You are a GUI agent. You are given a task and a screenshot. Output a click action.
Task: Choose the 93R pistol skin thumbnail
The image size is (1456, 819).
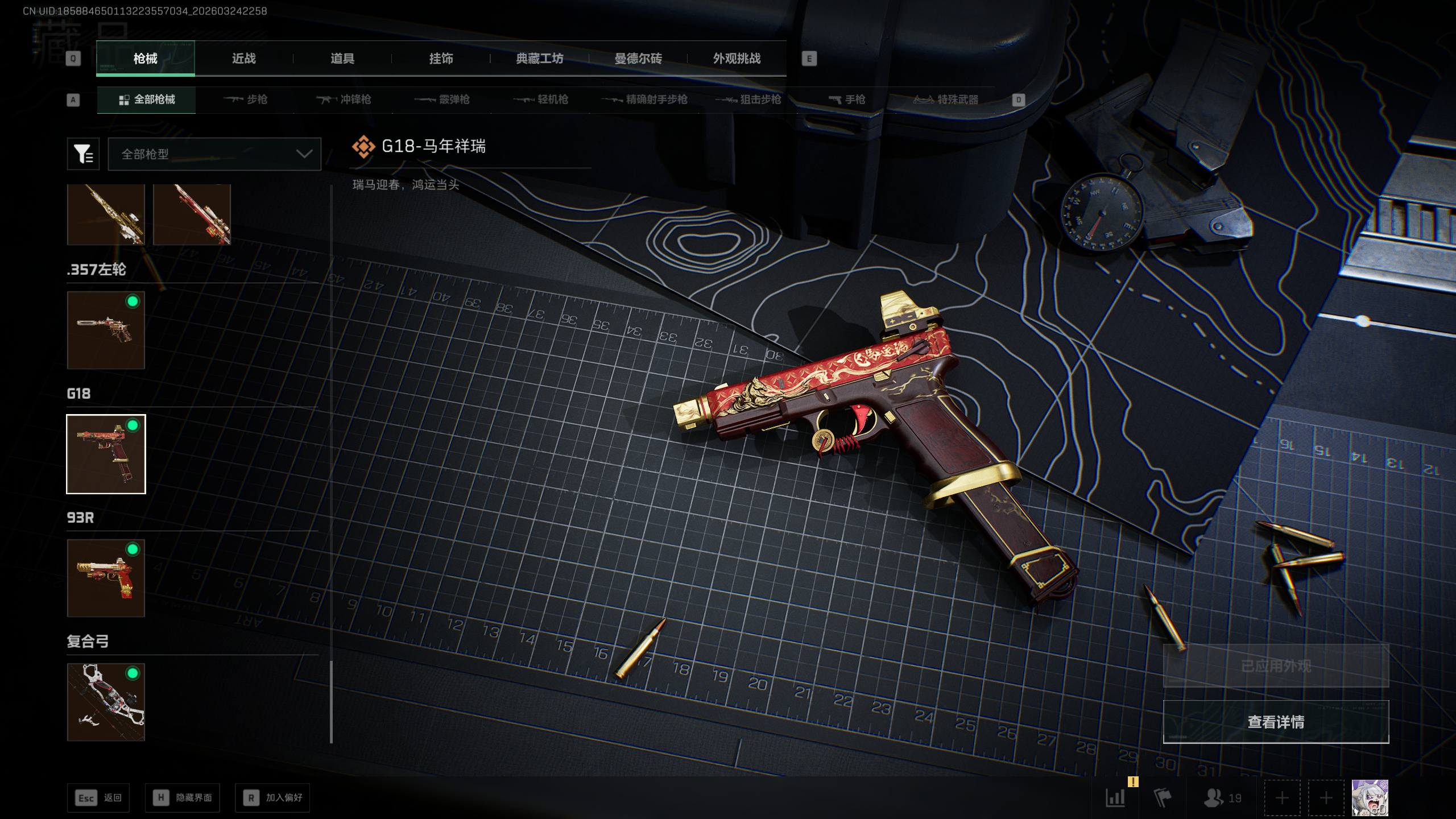click(106, 578)
